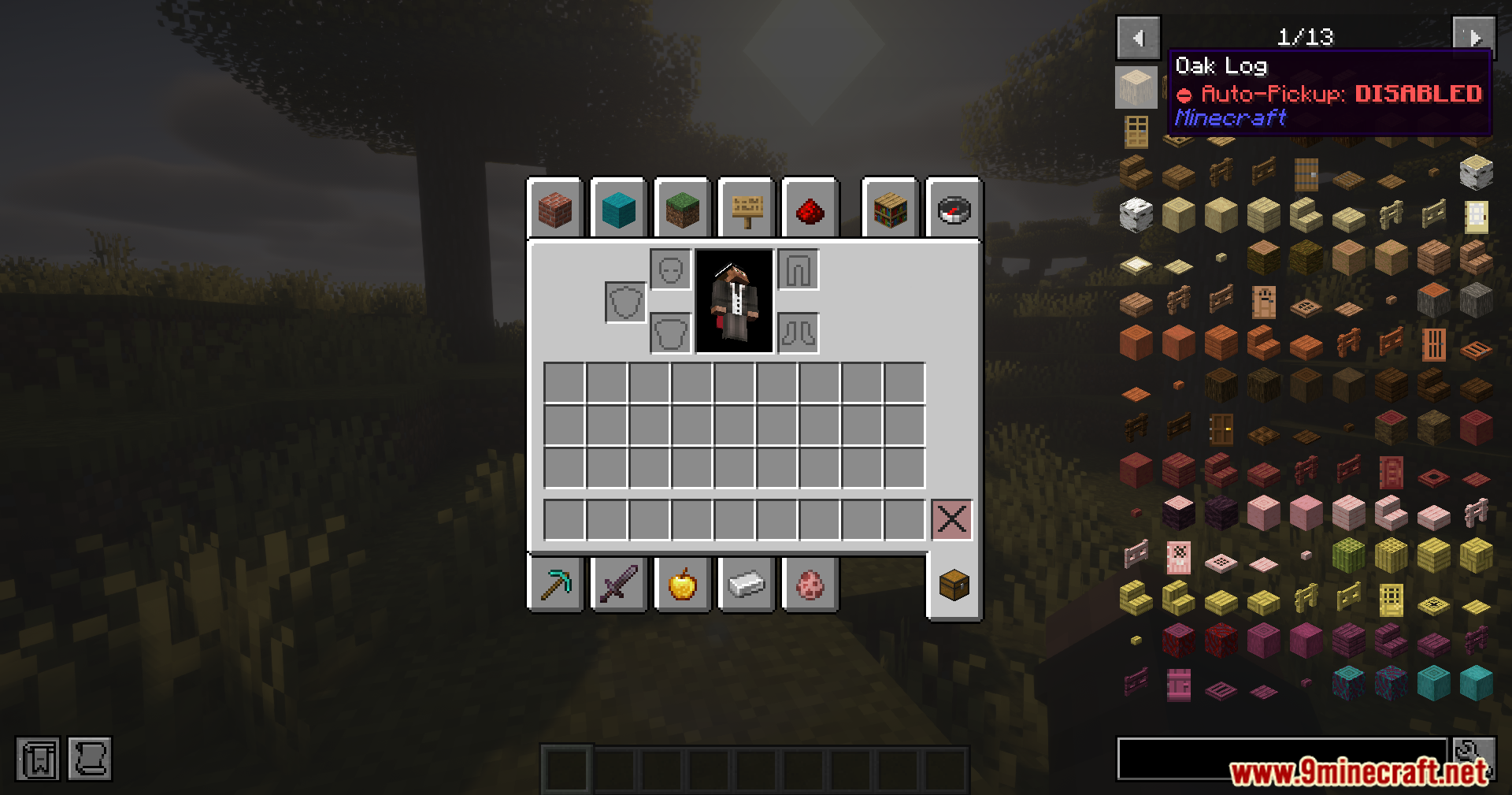Image resolution: width=1512 pixels, height=795 pixels.
Task: Open survival inventory via the chest icon
Action: pyautogui.click(x=953, y=584)
